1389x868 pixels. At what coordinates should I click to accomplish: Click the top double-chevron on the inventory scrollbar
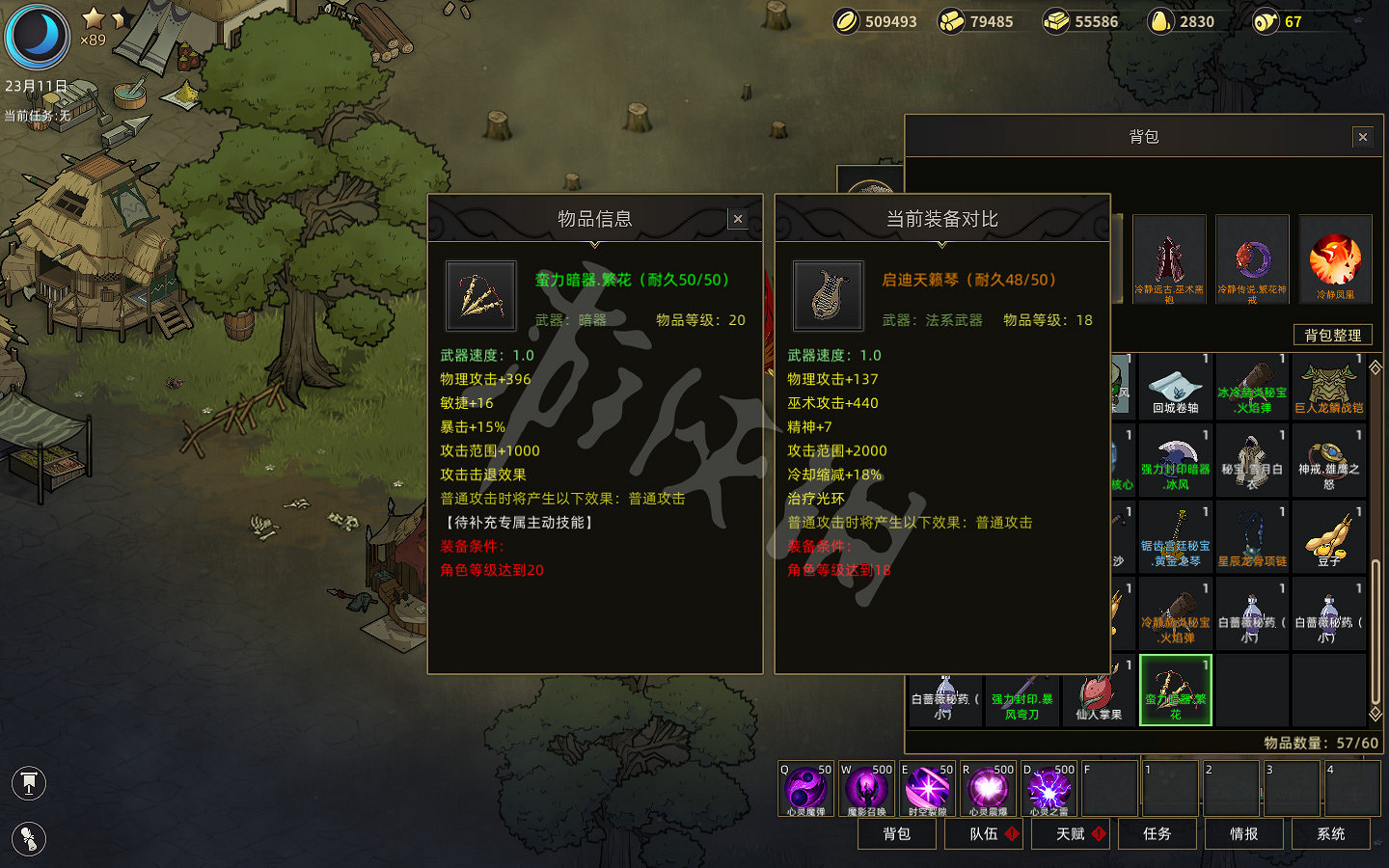point(1374,365)
